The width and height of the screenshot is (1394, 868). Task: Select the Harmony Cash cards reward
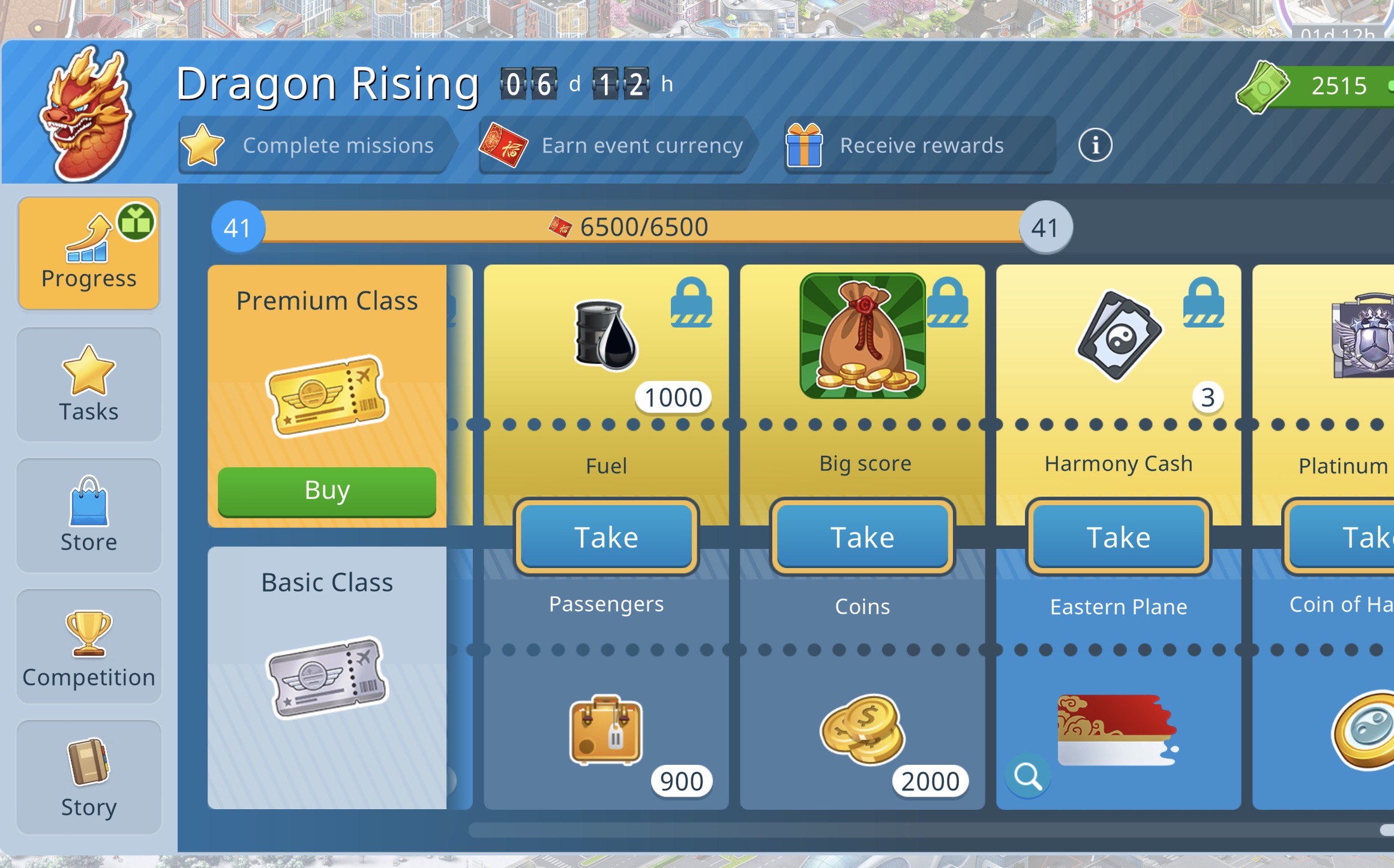coord(1119,336)
